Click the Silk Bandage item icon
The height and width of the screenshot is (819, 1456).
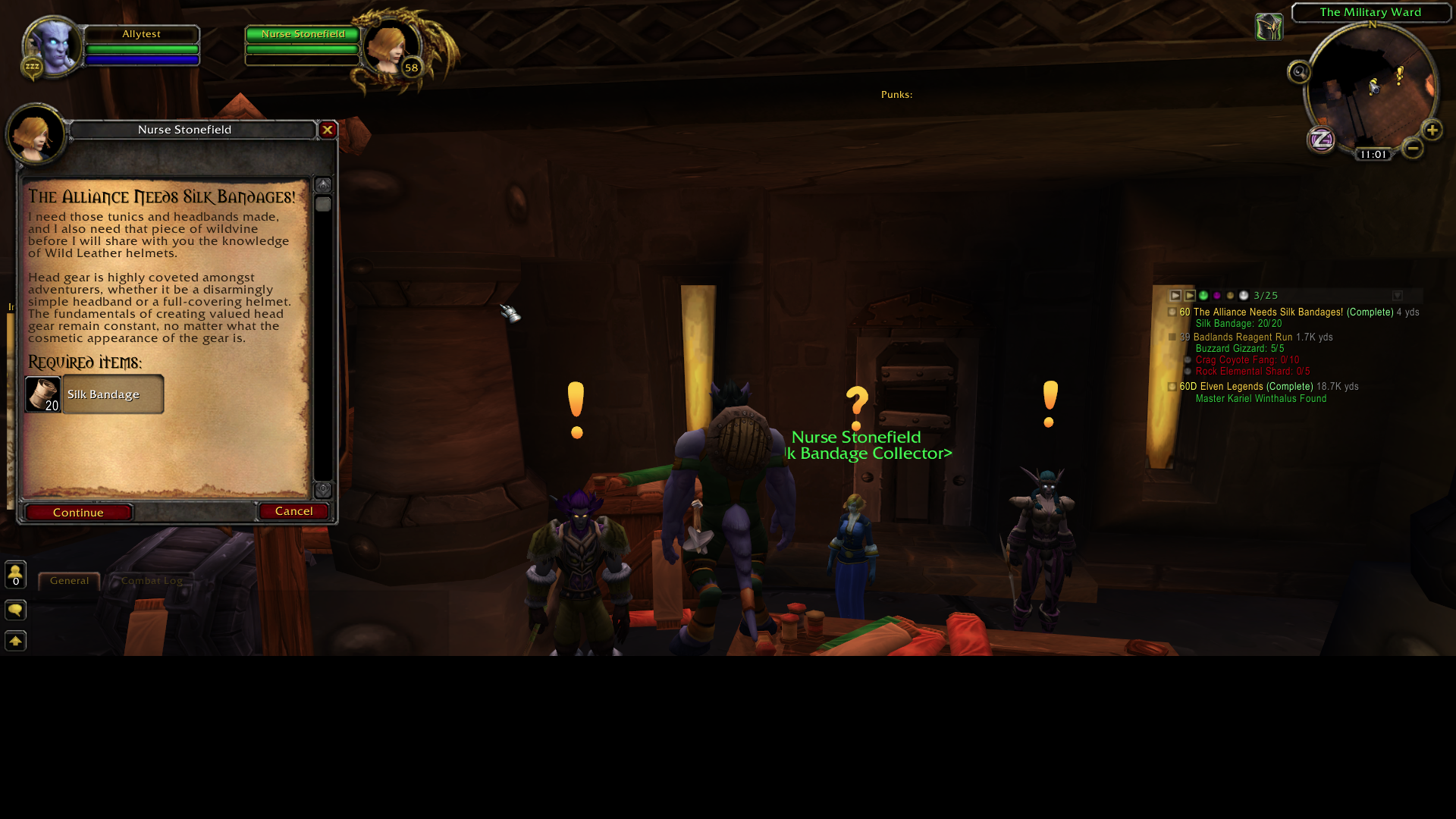(x=42, y=394)
